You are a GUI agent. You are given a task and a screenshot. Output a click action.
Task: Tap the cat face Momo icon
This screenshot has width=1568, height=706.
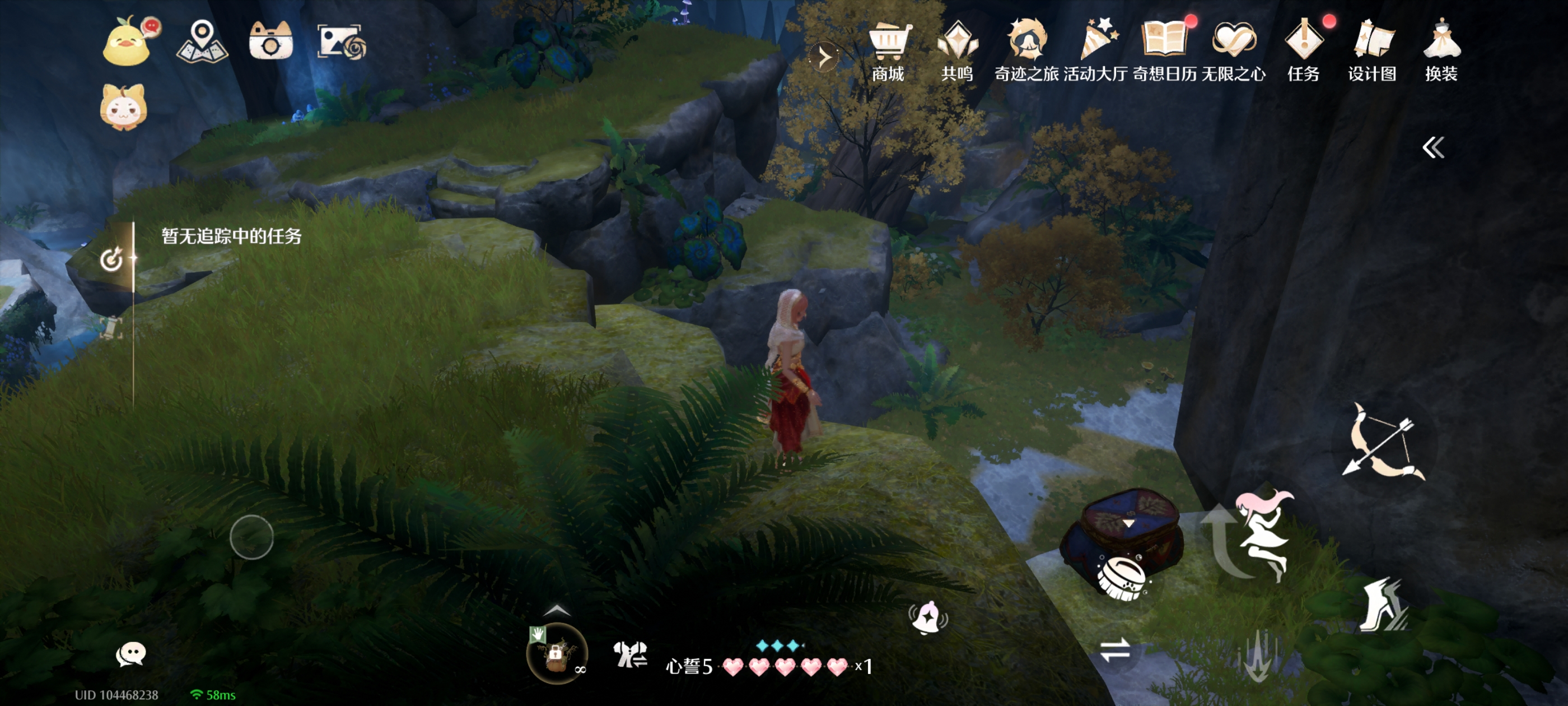pos(124,107)
